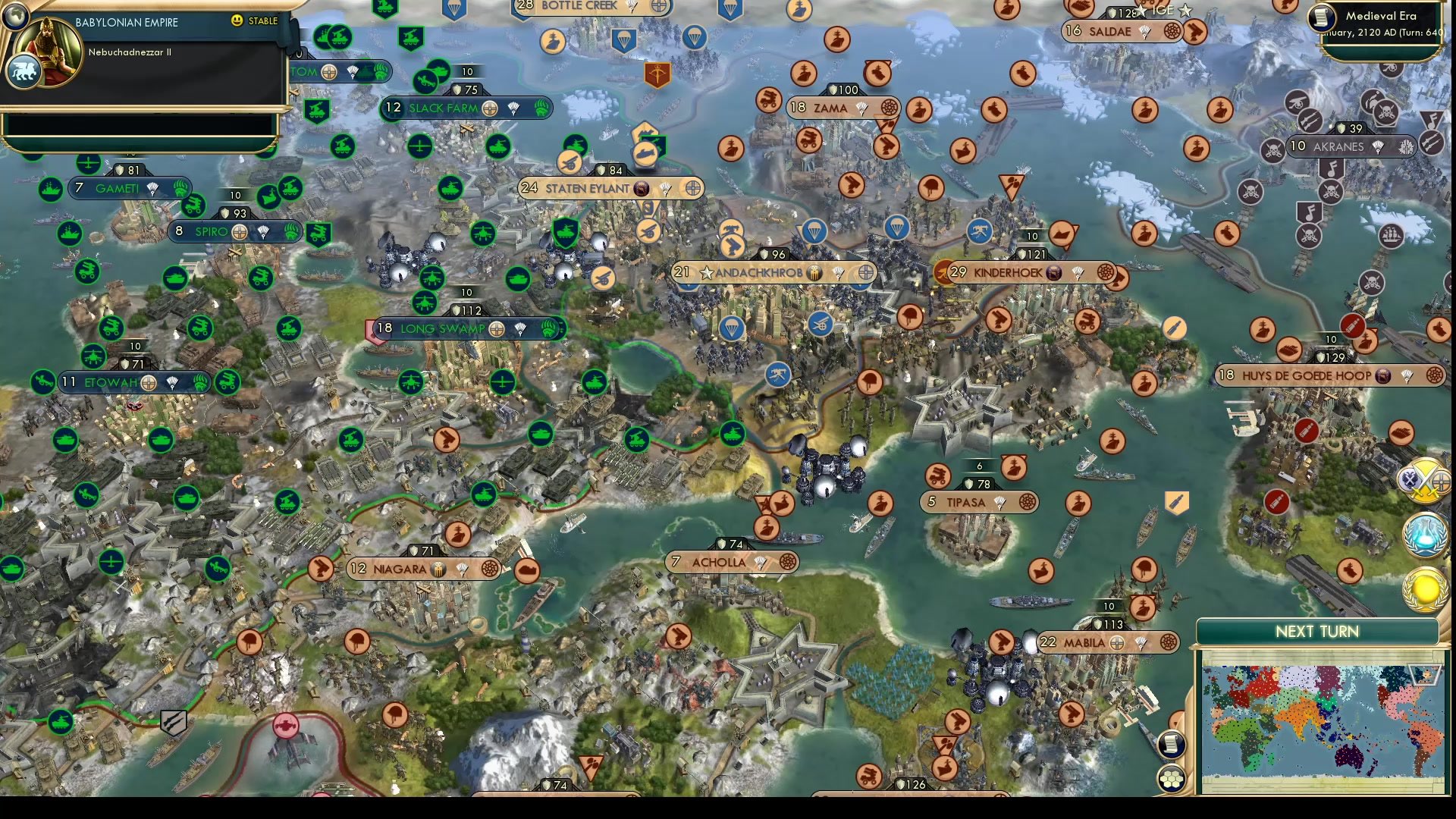Click the capital star on Andachkhrob's banner

pyautogui.click(x=707, y=272)
